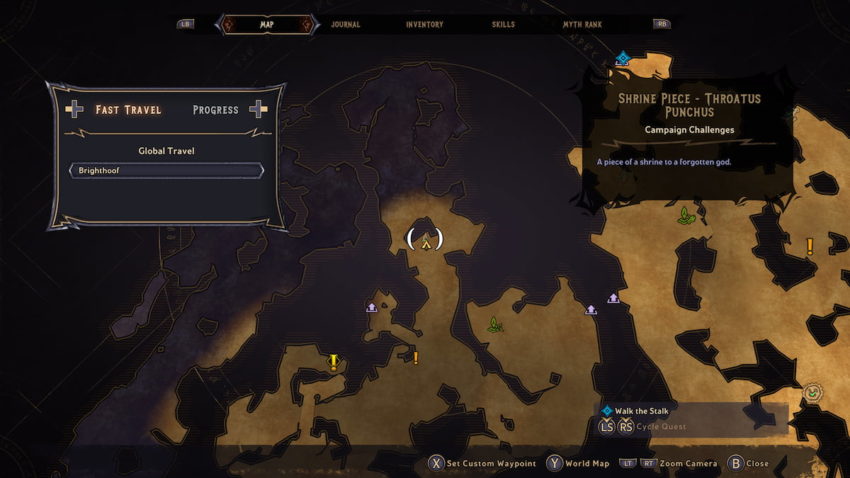Image resolution: width=850 pixels, height=478 pixels.
Task: Select Brighthoof as fast travel destination
Action: [x=166, y=171]
